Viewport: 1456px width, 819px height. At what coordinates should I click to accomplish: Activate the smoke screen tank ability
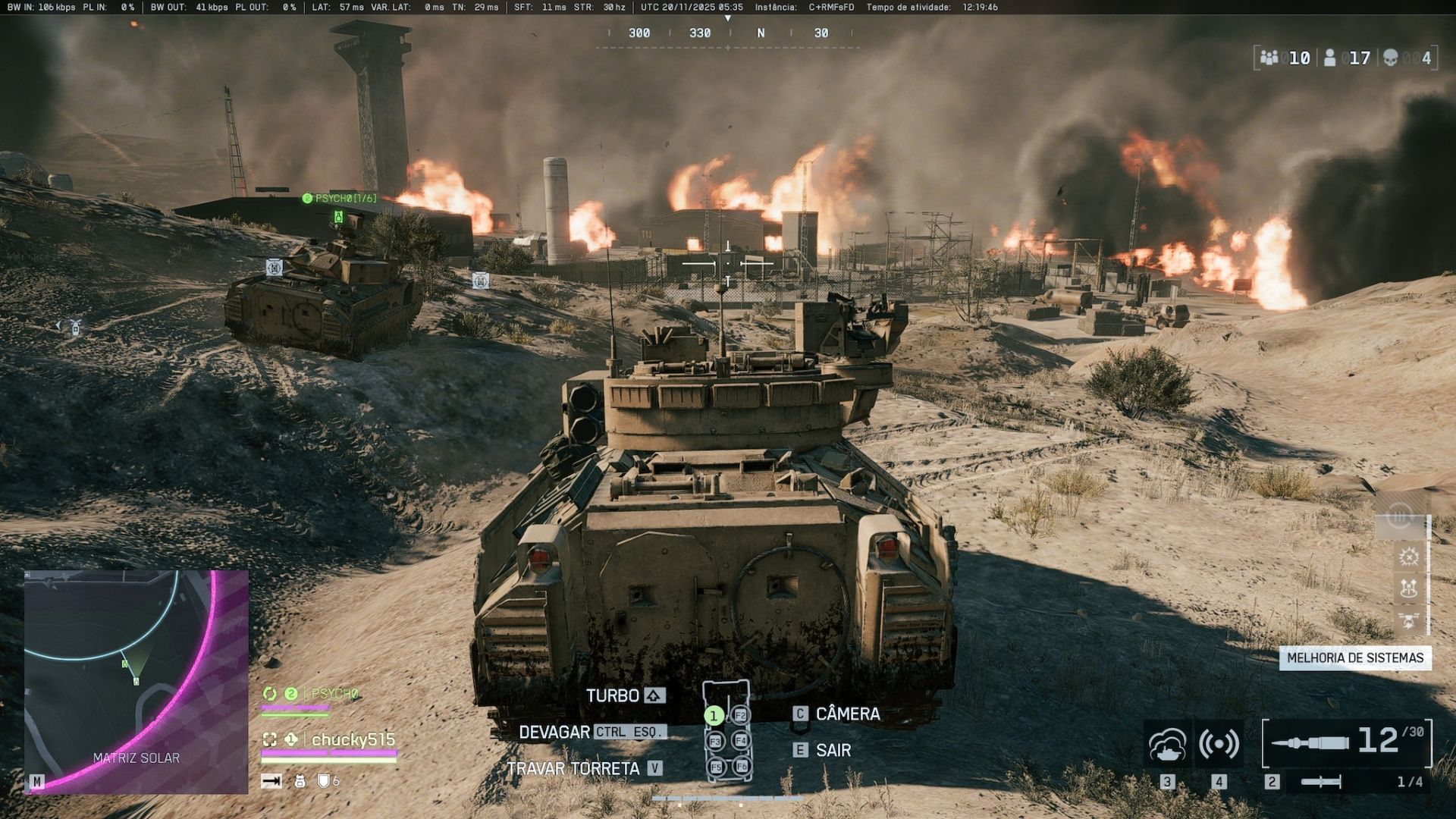(1167, 744)
